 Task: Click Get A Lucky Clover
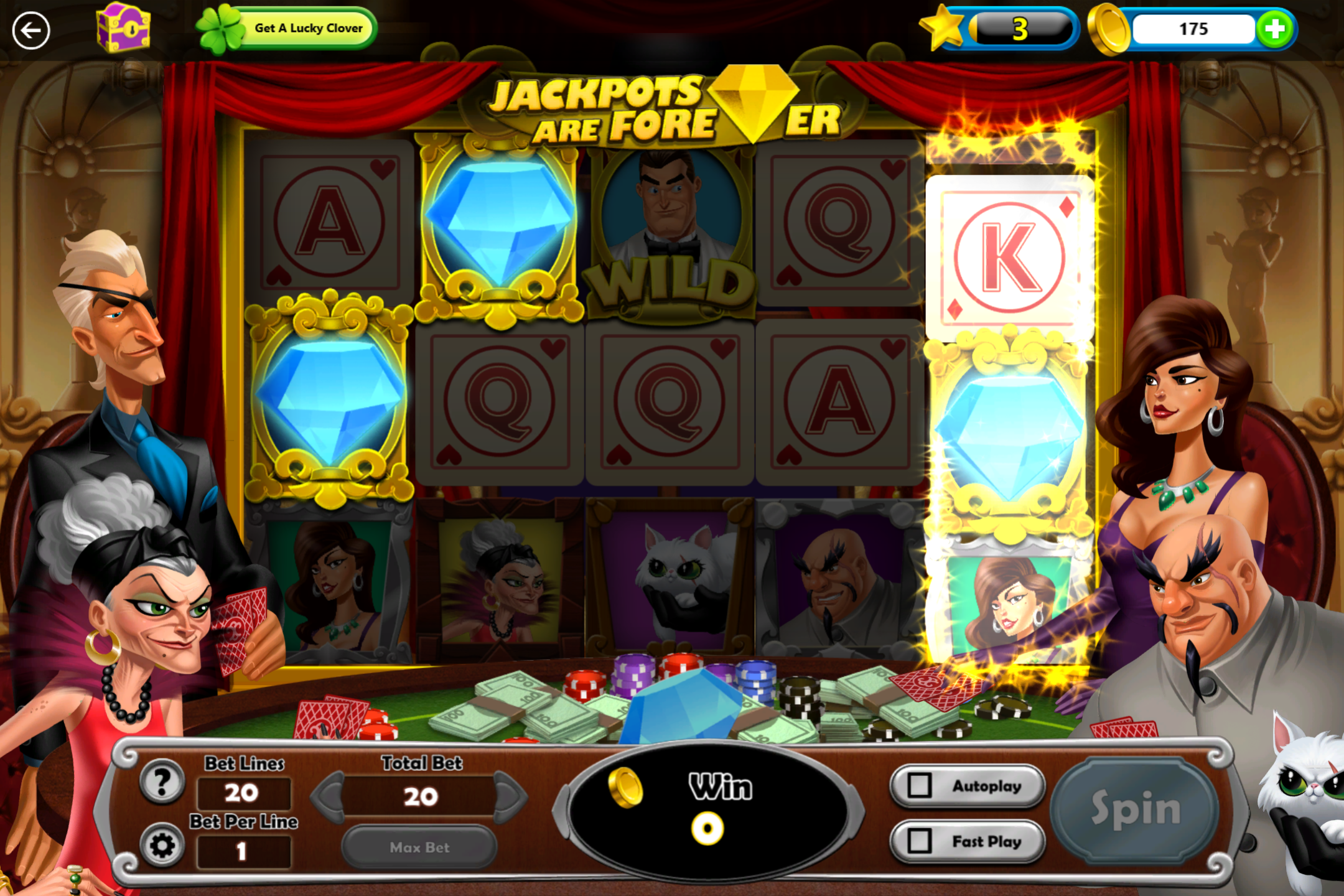tap(309, 27)
